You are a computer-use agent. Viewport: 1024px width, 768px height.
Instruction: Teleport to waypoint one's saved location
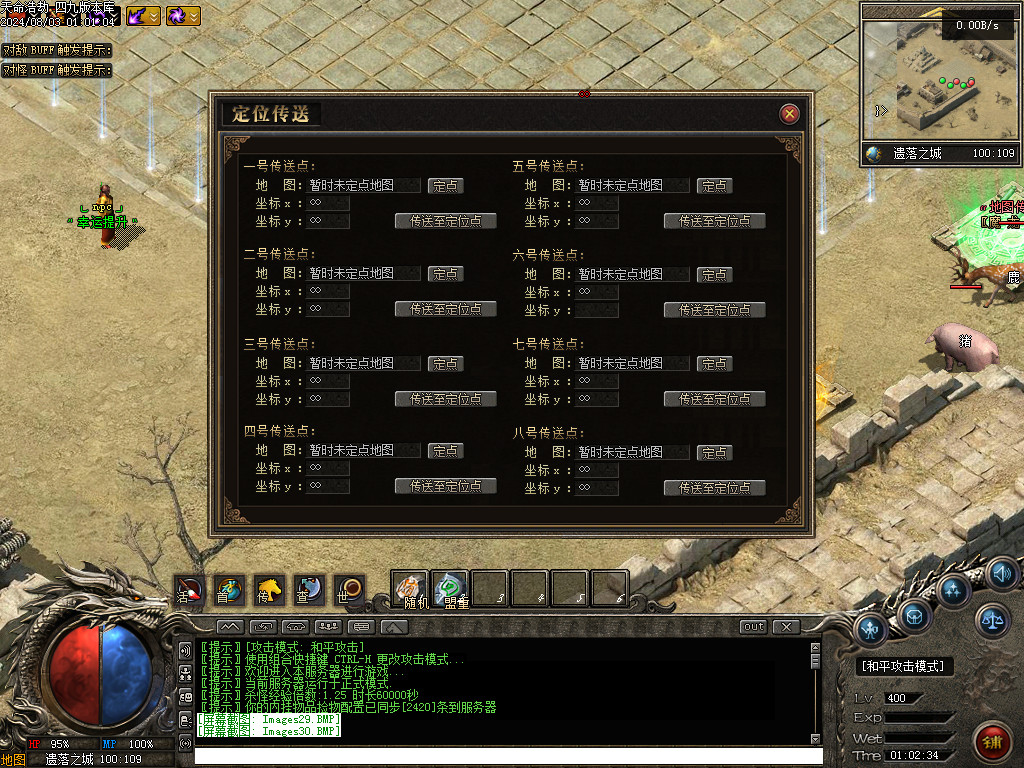[x=446, y=221]
